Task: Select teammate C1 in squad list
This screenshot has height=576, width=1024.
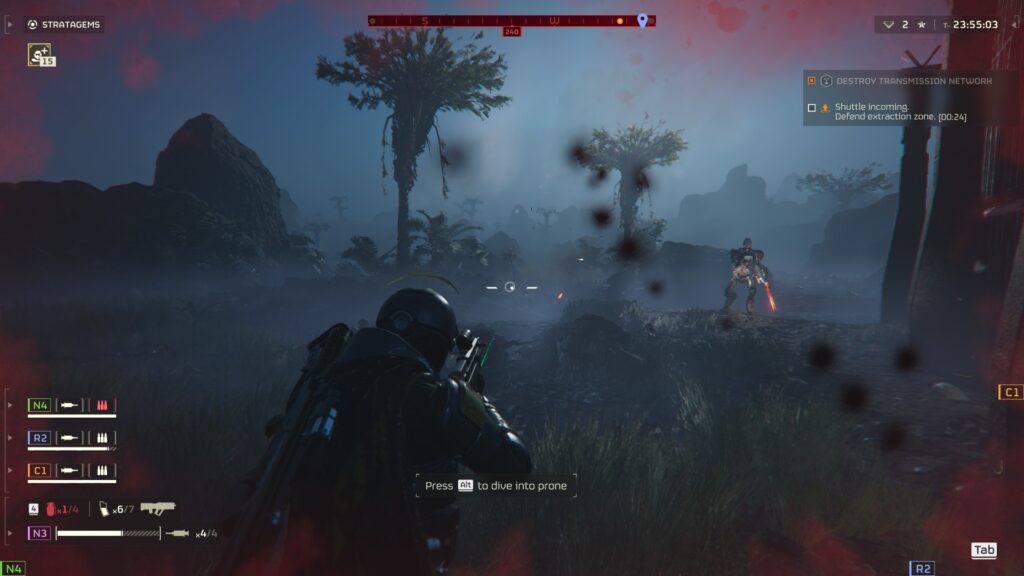Action: [x=40, y=470]
